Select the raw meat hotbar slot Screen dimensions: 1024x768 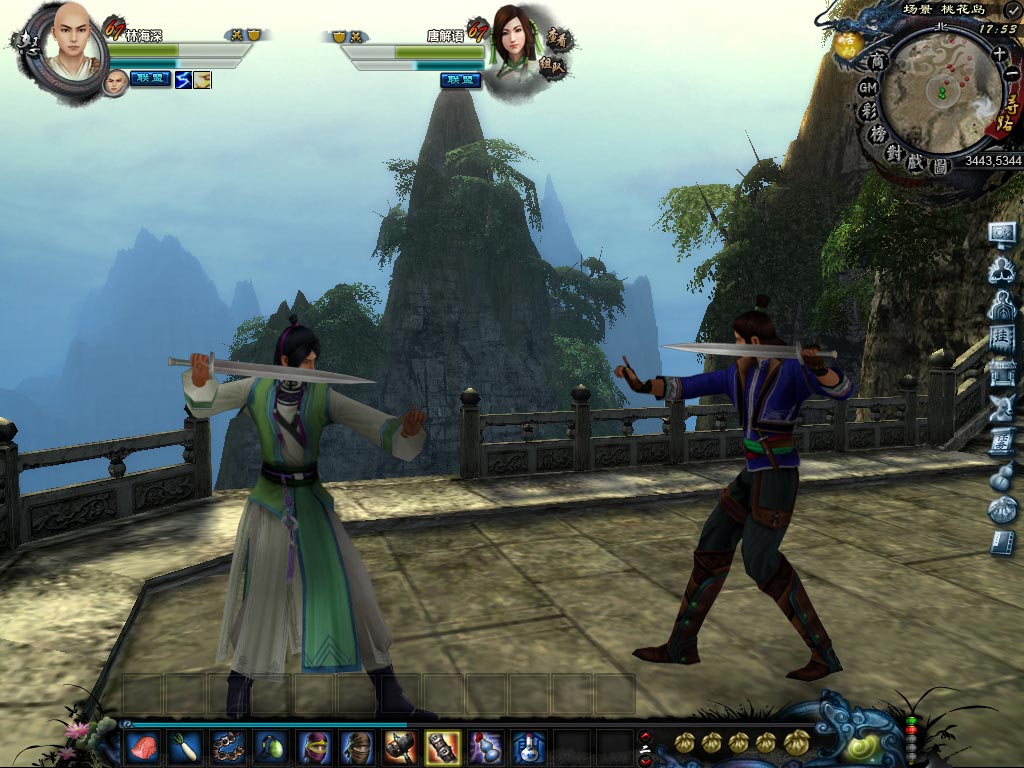tap(141, 746)
